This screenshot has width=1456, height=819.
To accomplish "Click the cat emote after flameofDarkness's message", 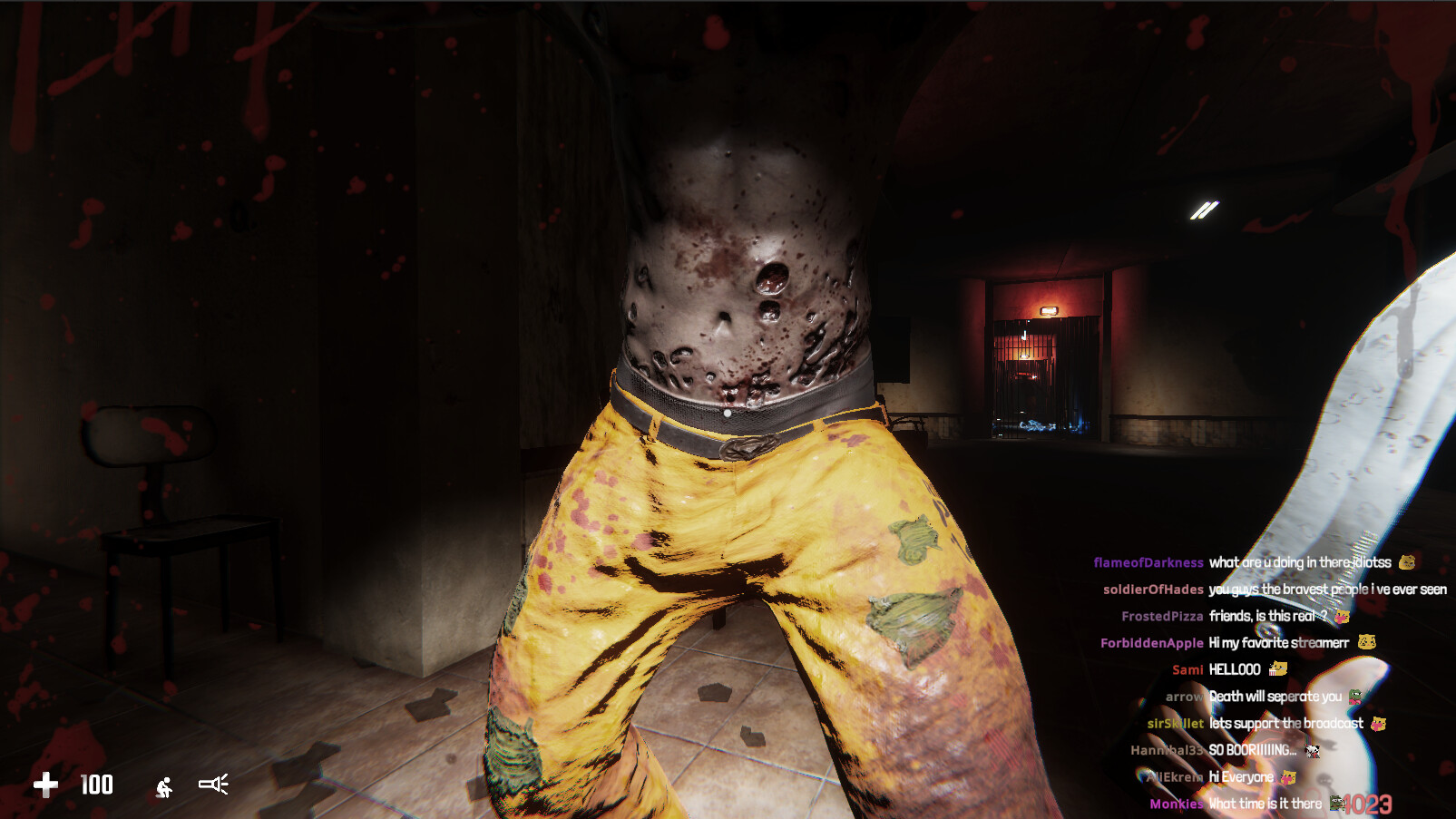I will pyautogui.click(x=1407, y=562).
